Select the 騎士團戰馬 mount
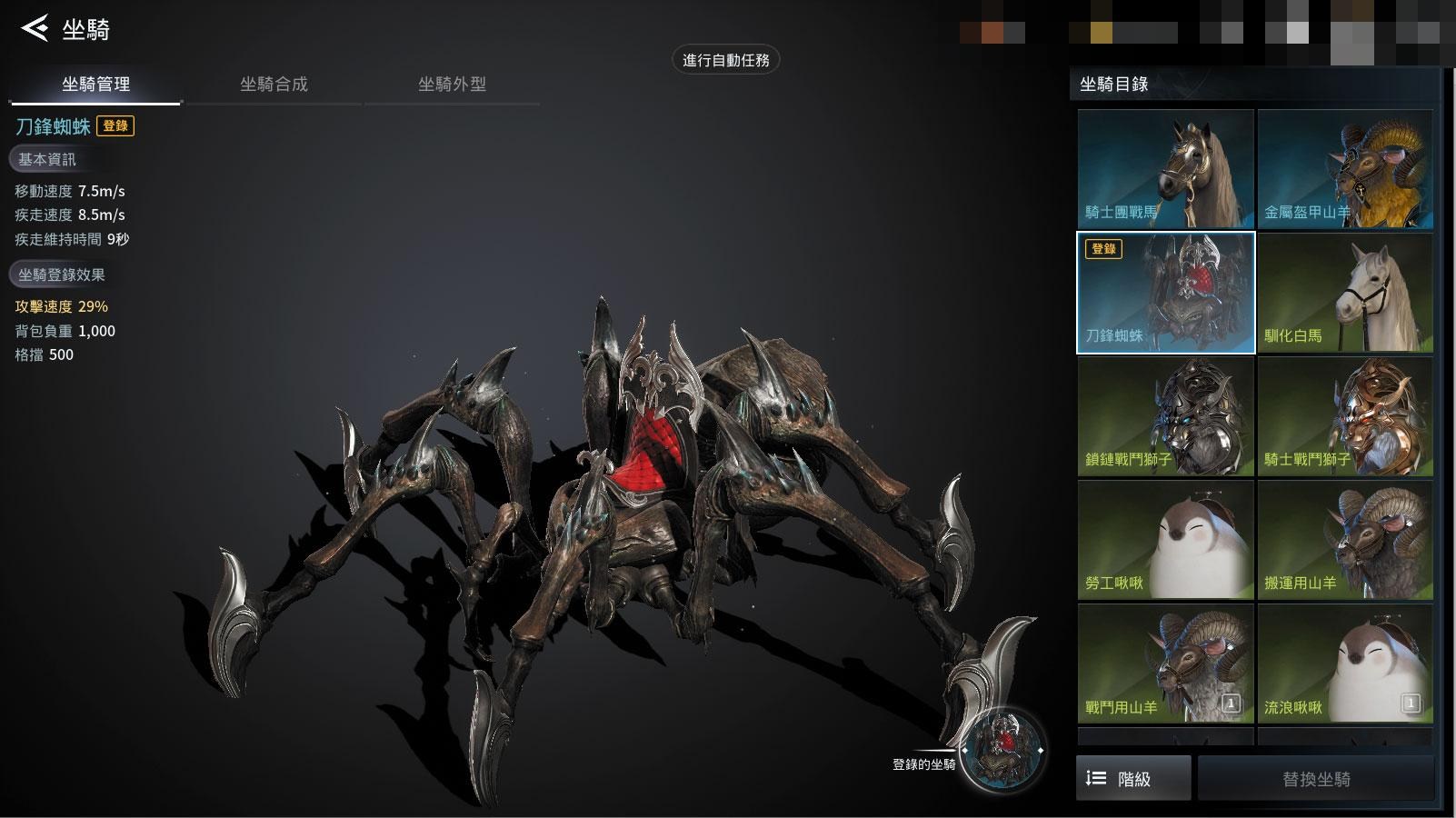The image size is (1456, 818). click(x=1165, y=169)
